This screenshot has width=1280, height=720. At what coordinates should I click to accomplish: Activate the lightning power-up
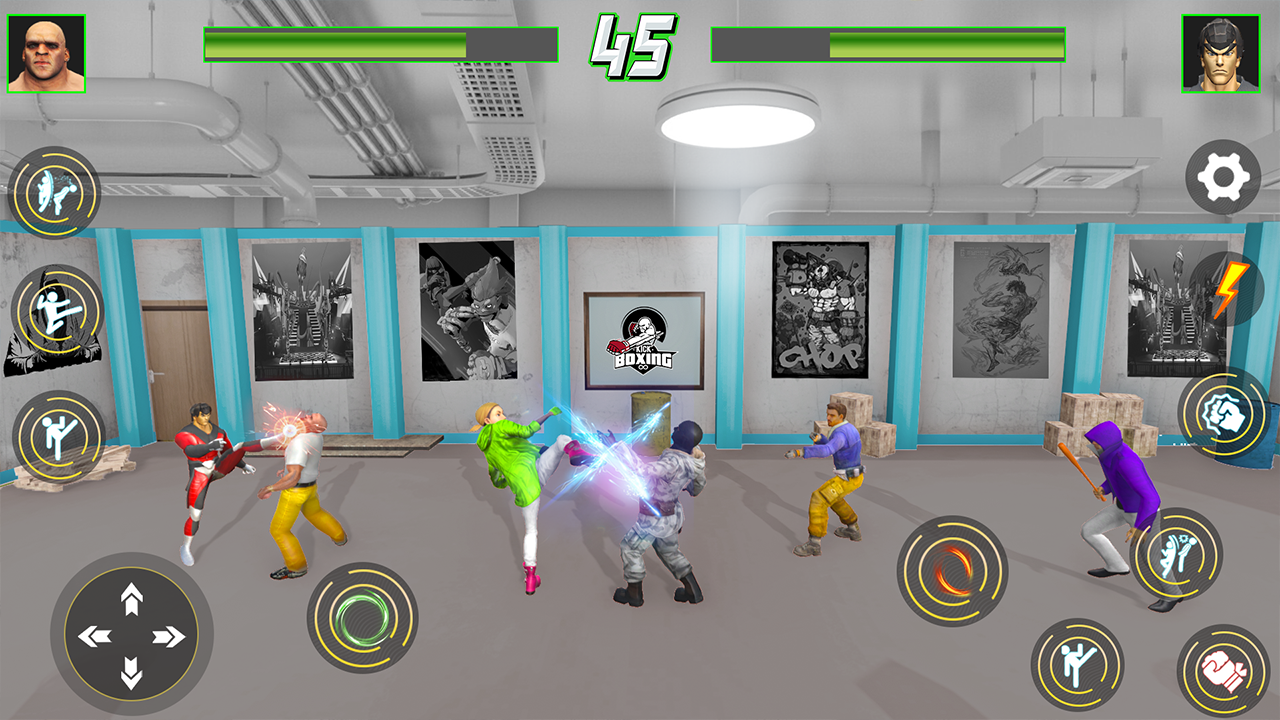[x=1230, y=290]
